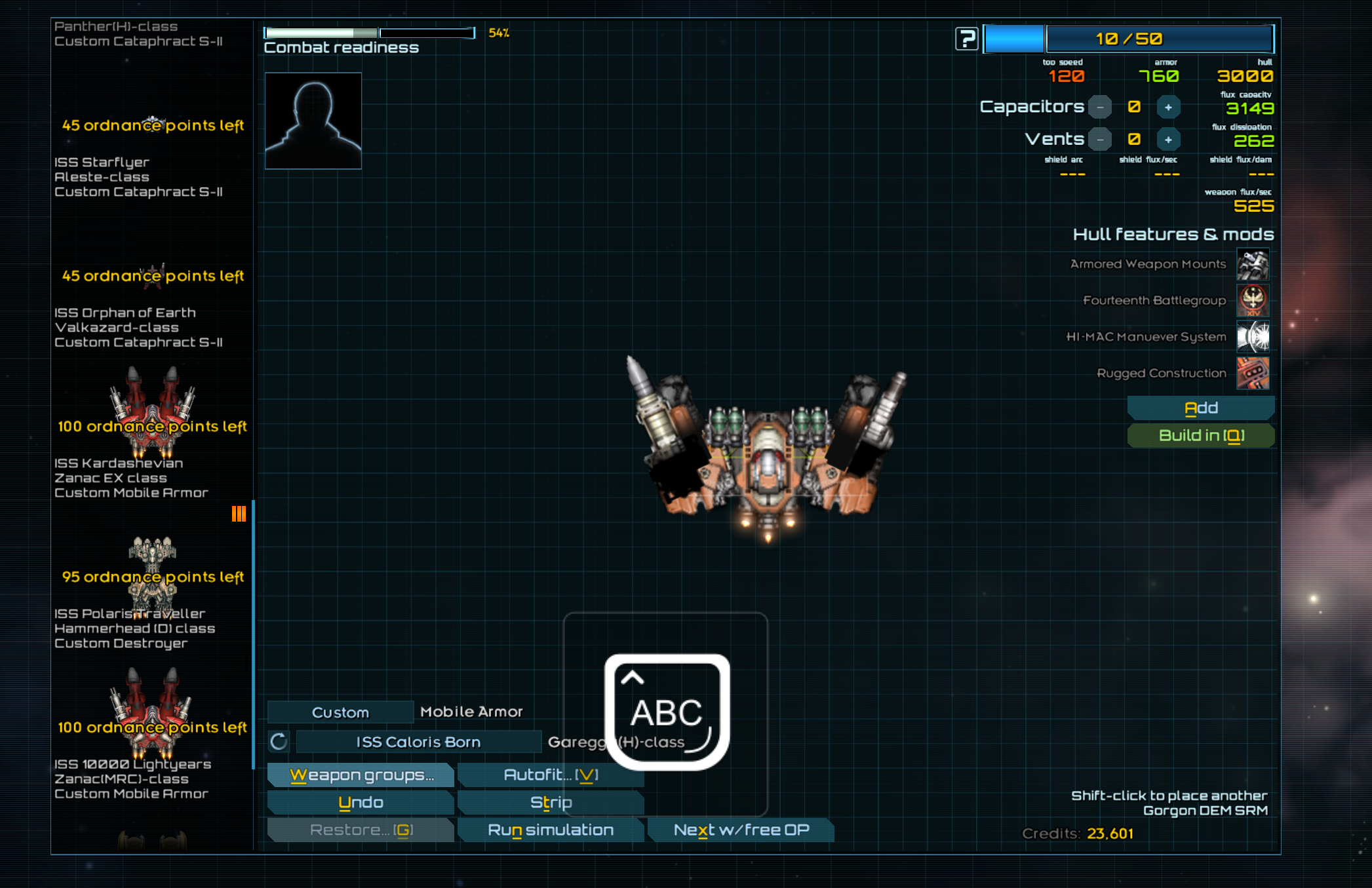Run simulation for this loadout
Screen dimensions: 1372x888
coord(551,830)
